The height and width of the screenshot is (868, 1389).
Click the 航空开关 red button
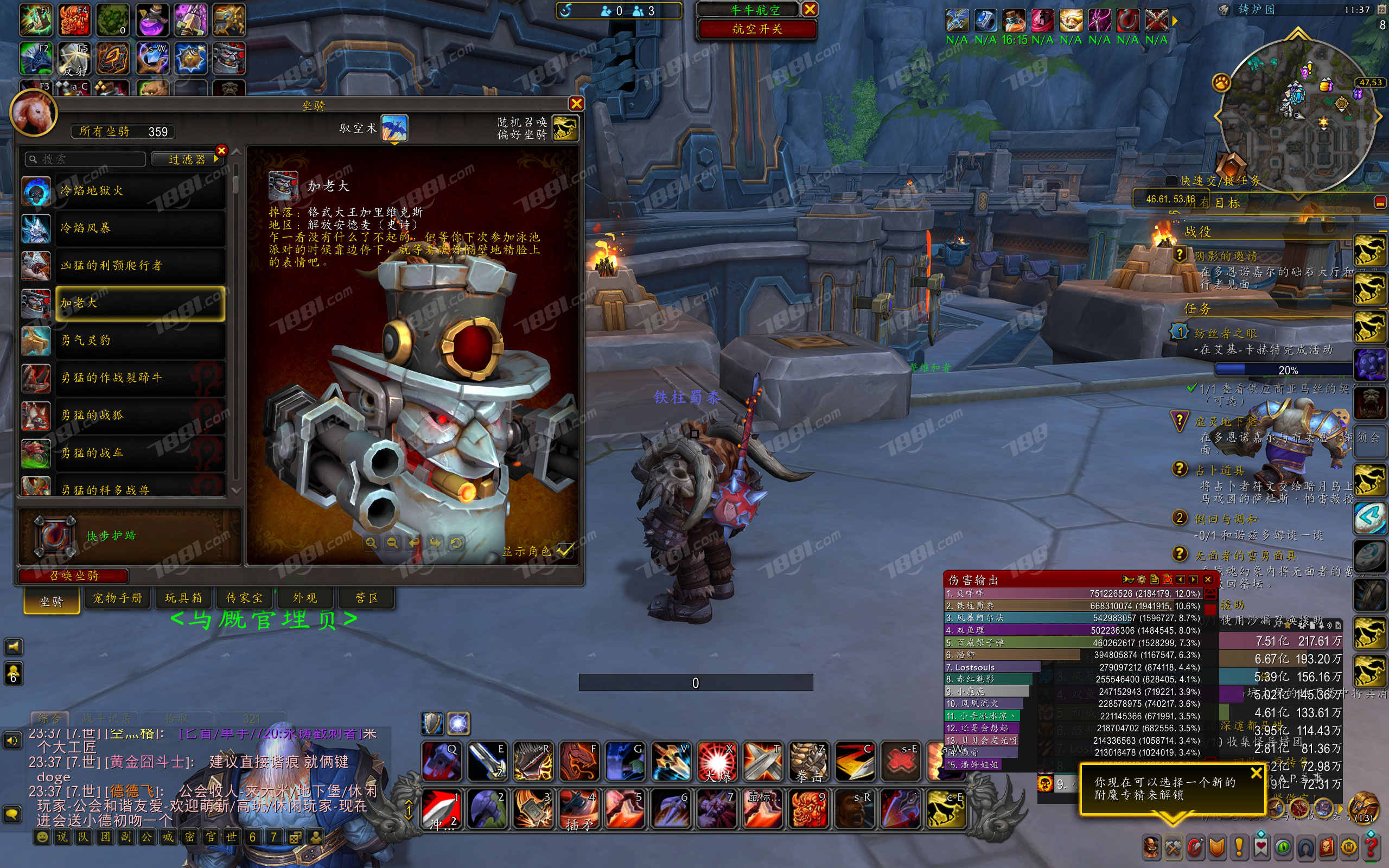point(757,29)
